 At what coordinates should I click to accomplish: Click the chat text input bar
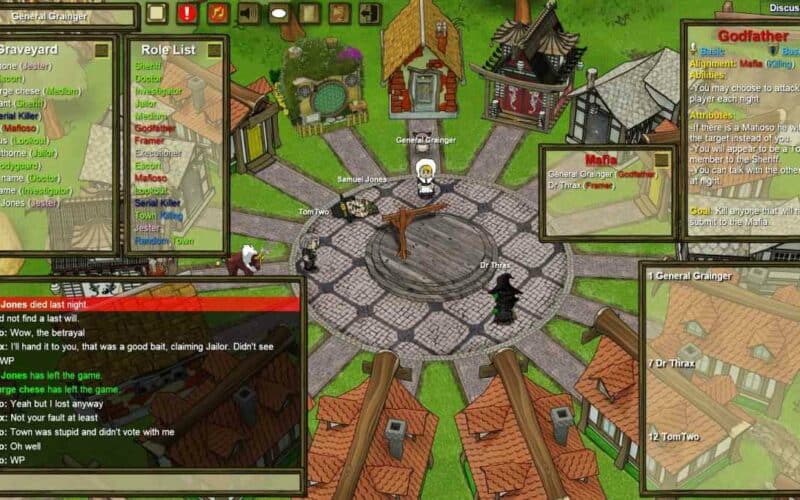[x=150, y=482]
